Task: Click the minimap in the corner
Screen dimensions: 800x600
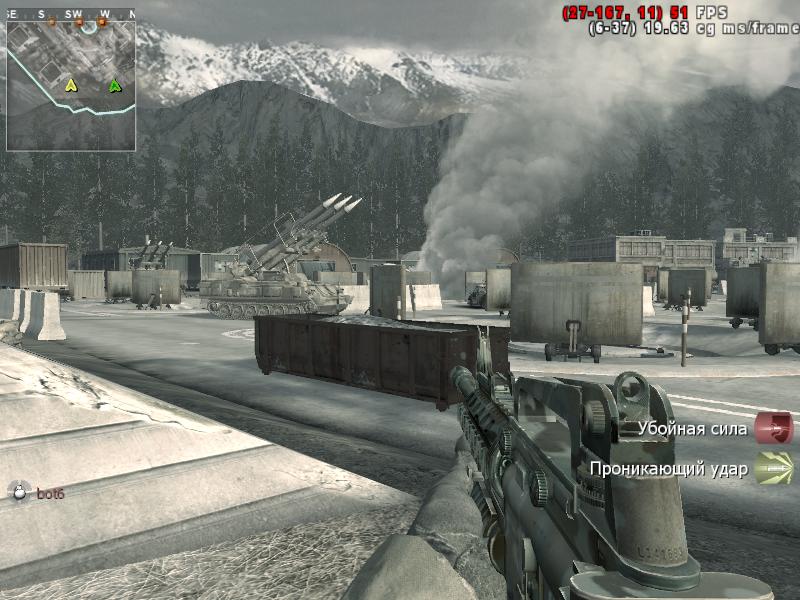Action: 71,85
